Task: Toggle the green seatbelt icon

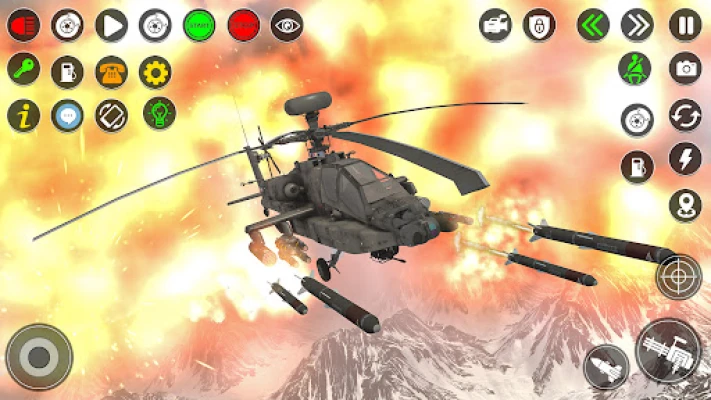Action: (637, 70)
